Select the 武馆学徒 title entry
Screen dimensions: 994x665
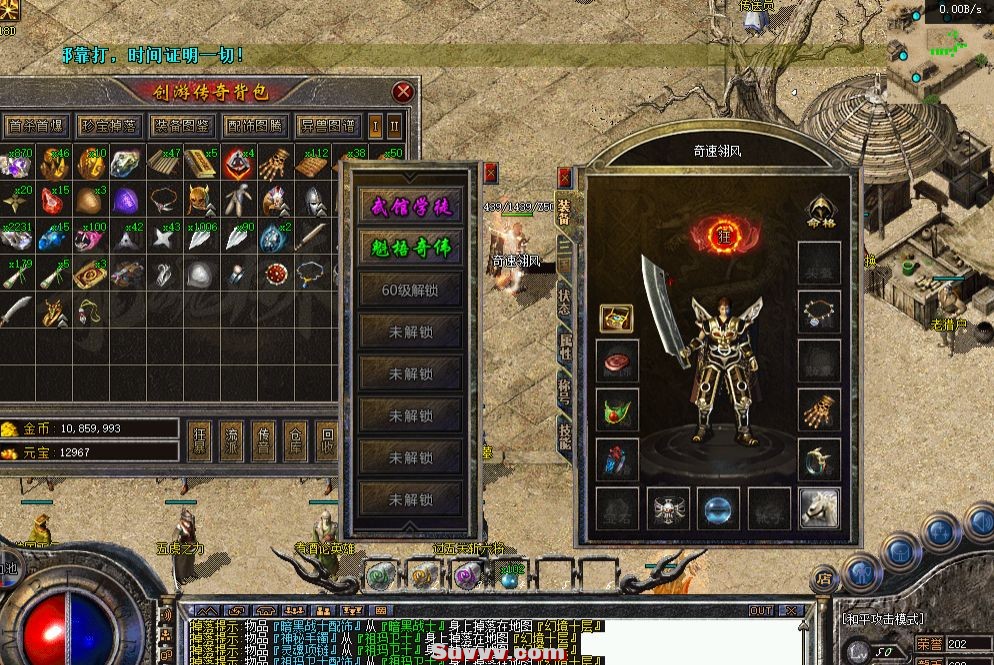(x=411, y=206)
